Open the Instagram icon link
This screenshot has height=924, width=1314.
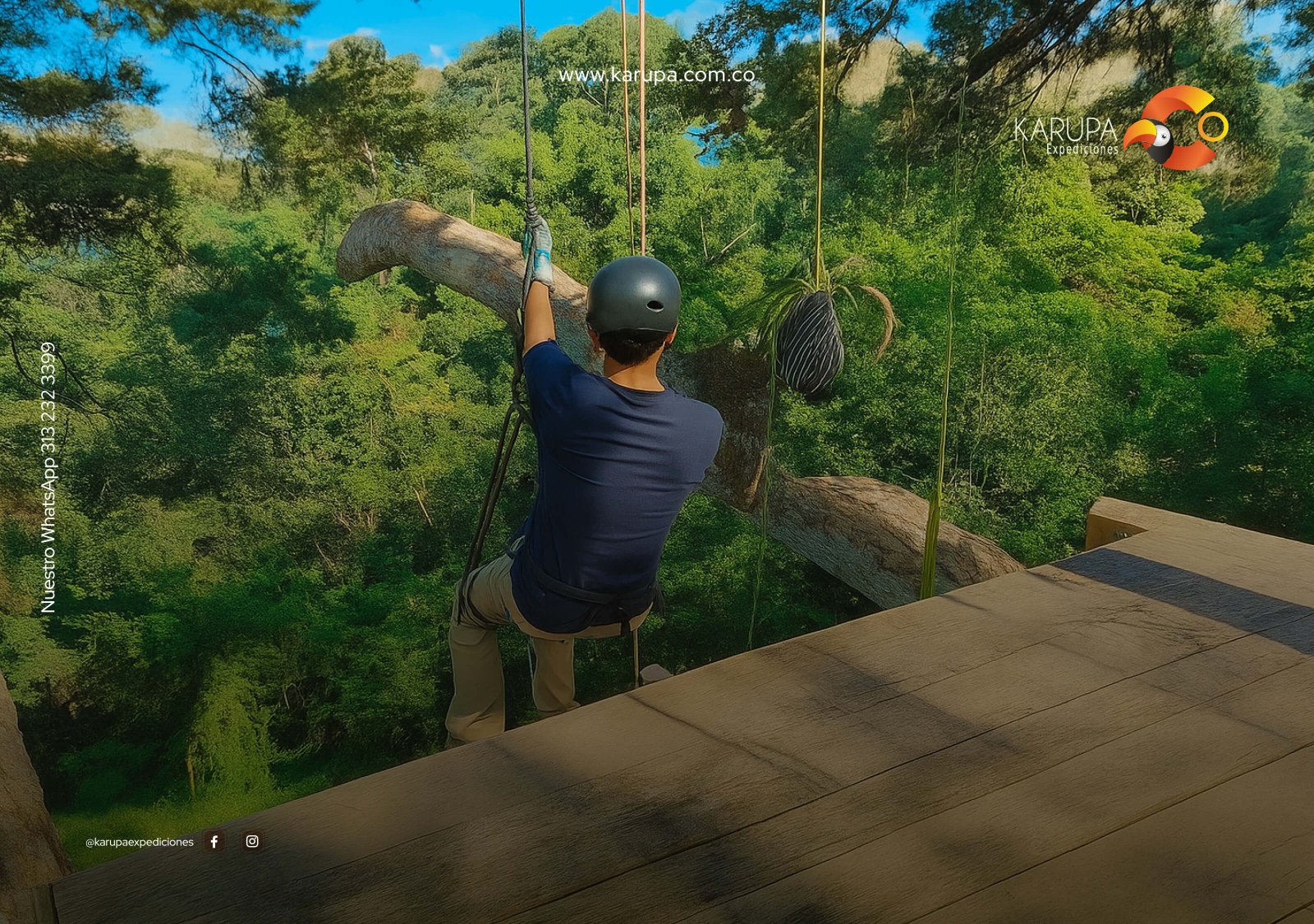click(x=252, y=841)
